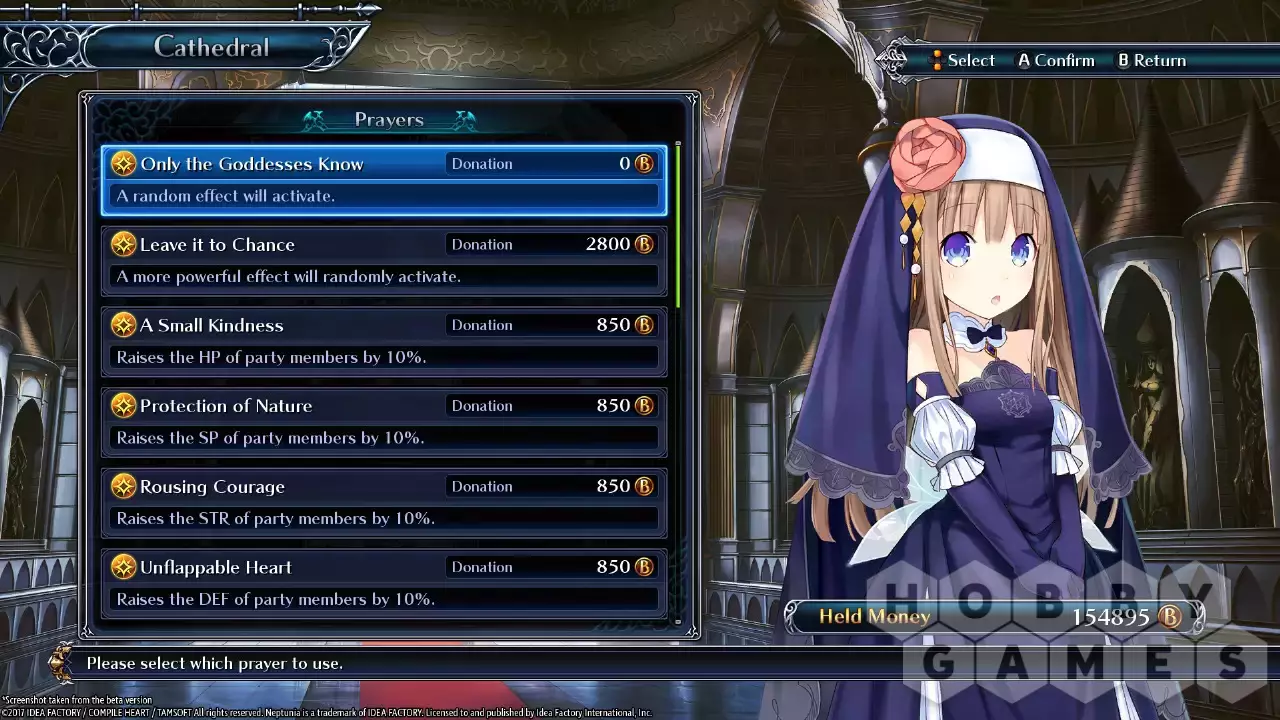Select the Protection of Nature prayer

384,421
